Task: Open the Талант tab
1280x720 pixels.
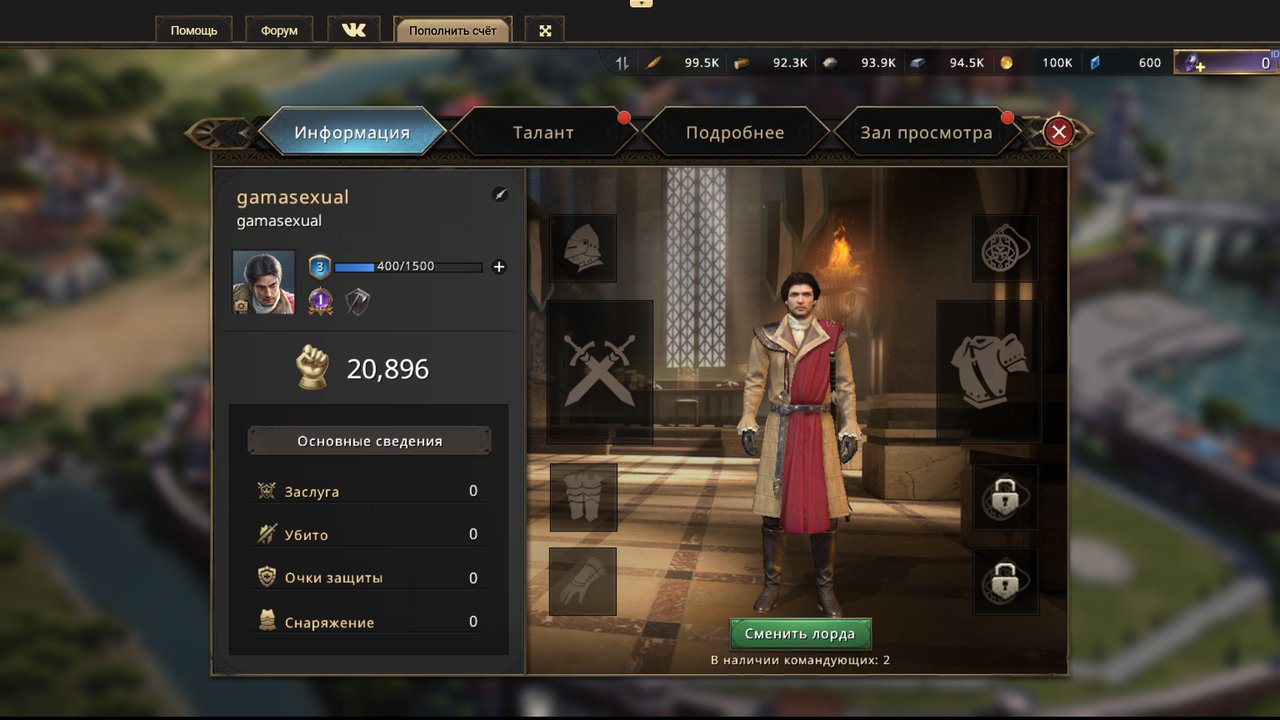Action: click(543, 132)
